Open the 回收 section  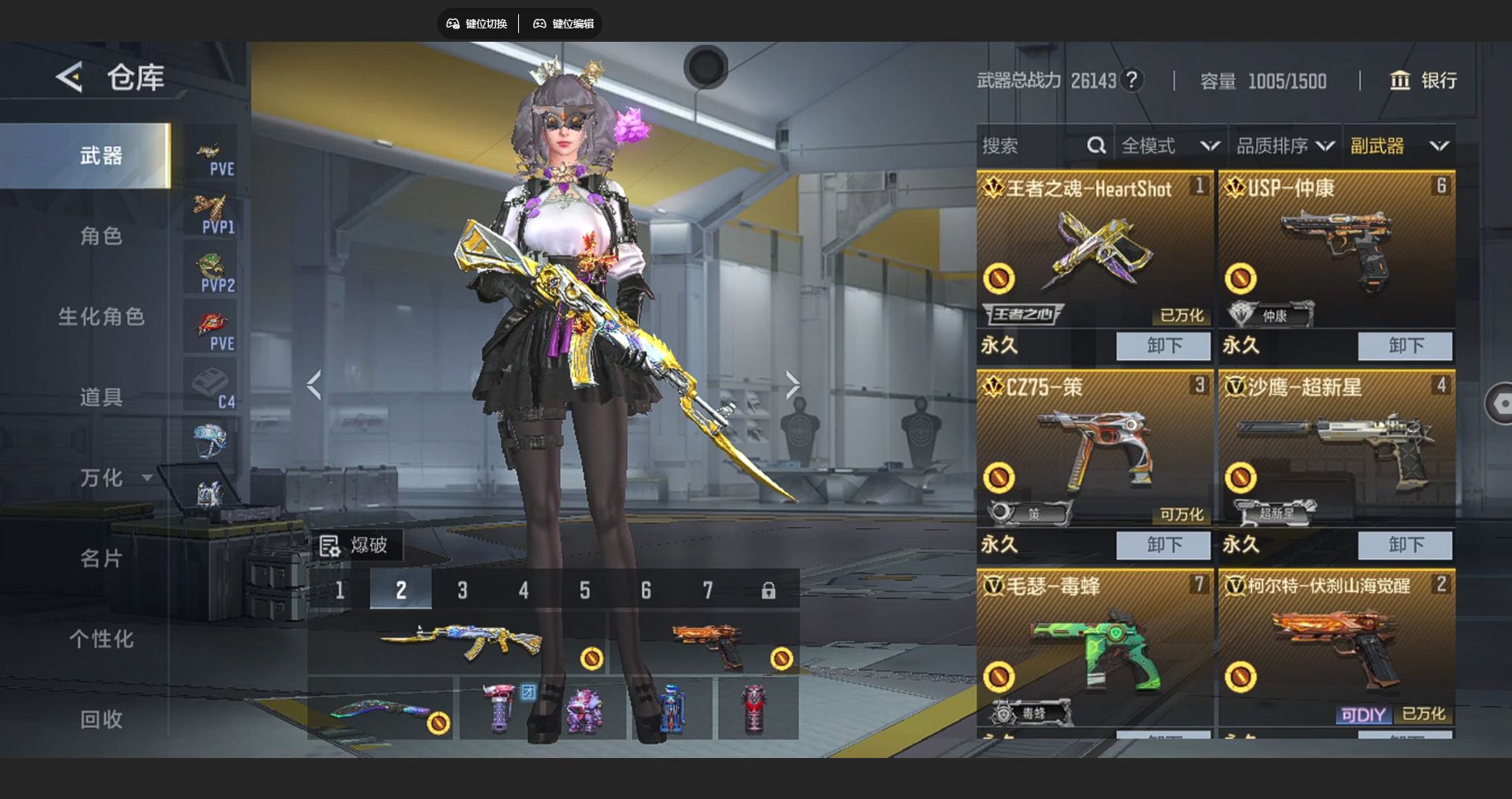tap(101, 719)
